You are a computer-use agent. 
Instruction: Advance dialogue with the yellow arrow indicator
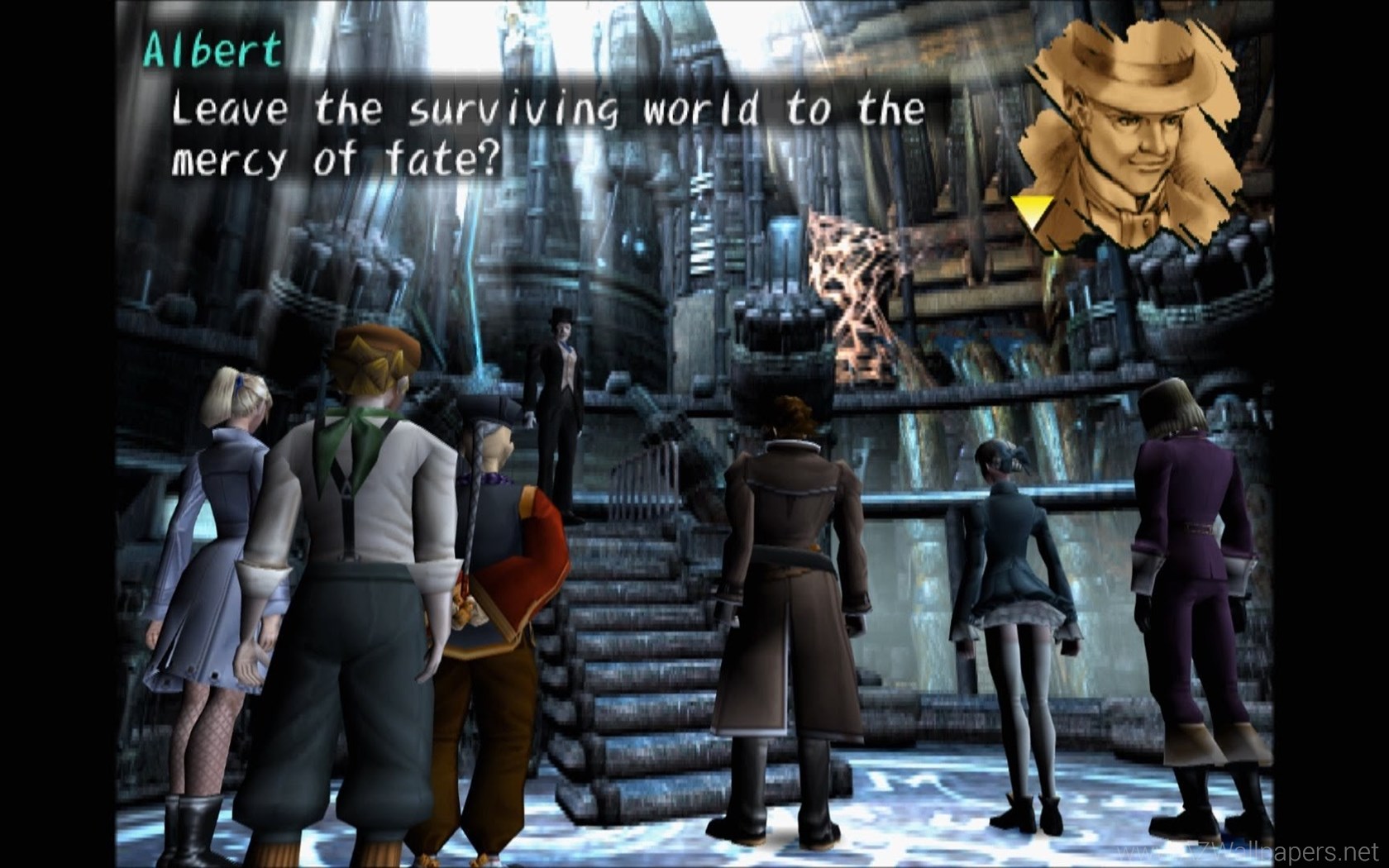(x=1032, y=212)
